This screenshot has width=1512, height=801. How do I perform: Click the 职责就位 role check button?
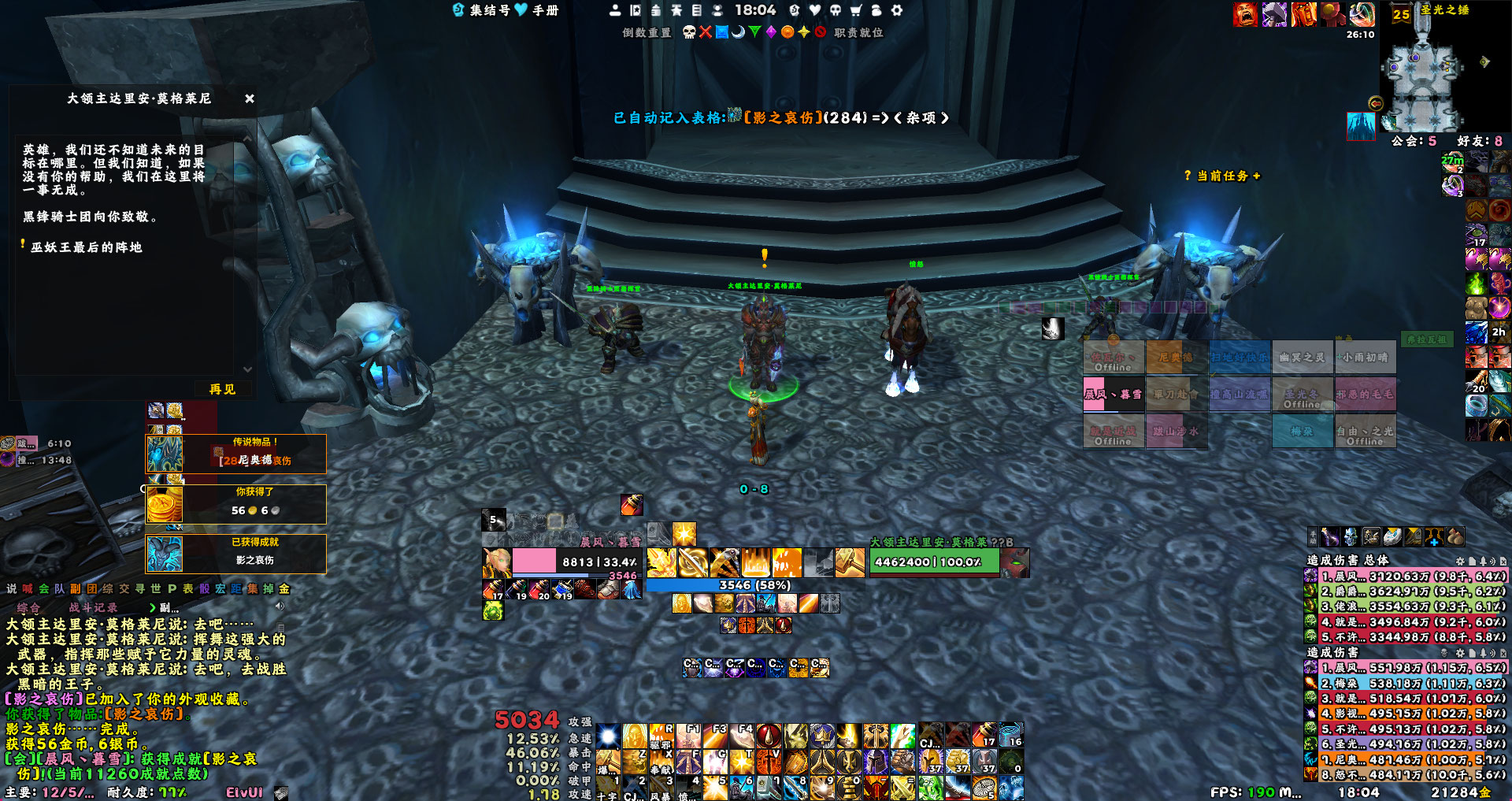(858, 32)
